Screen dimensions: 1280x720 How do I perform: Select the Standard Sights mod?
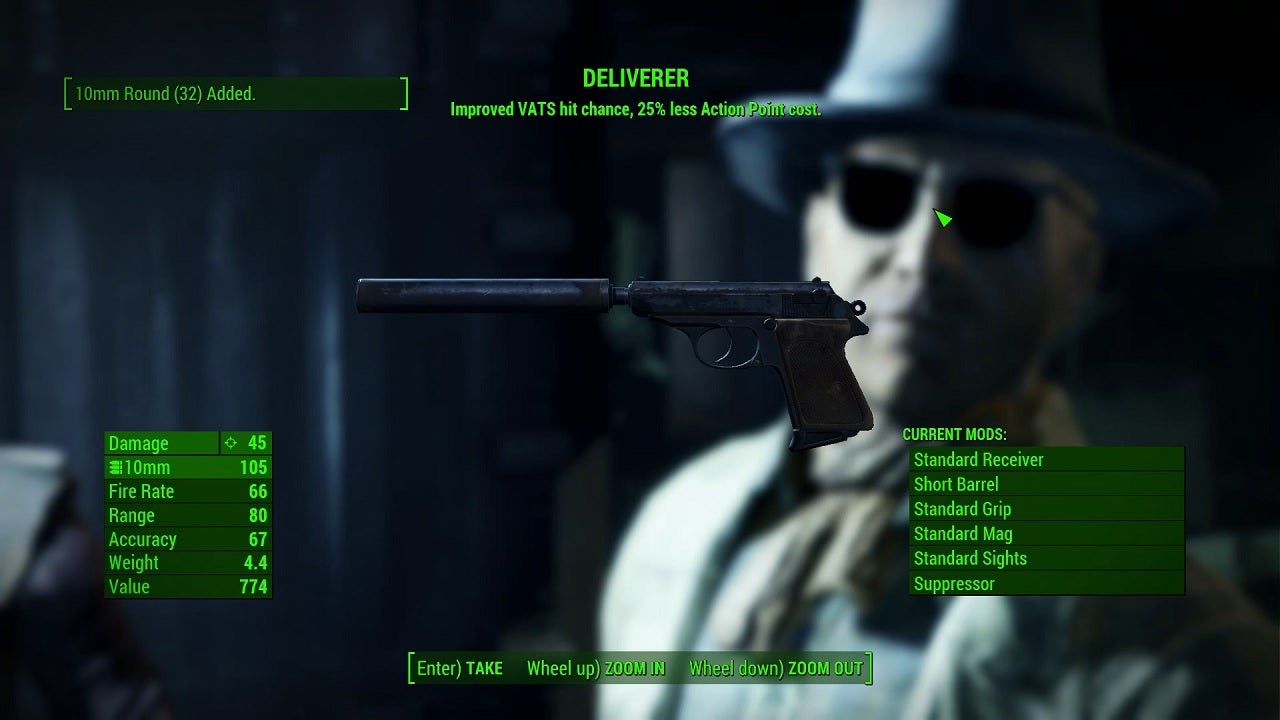pyautogui.click(x=970, y=558)
